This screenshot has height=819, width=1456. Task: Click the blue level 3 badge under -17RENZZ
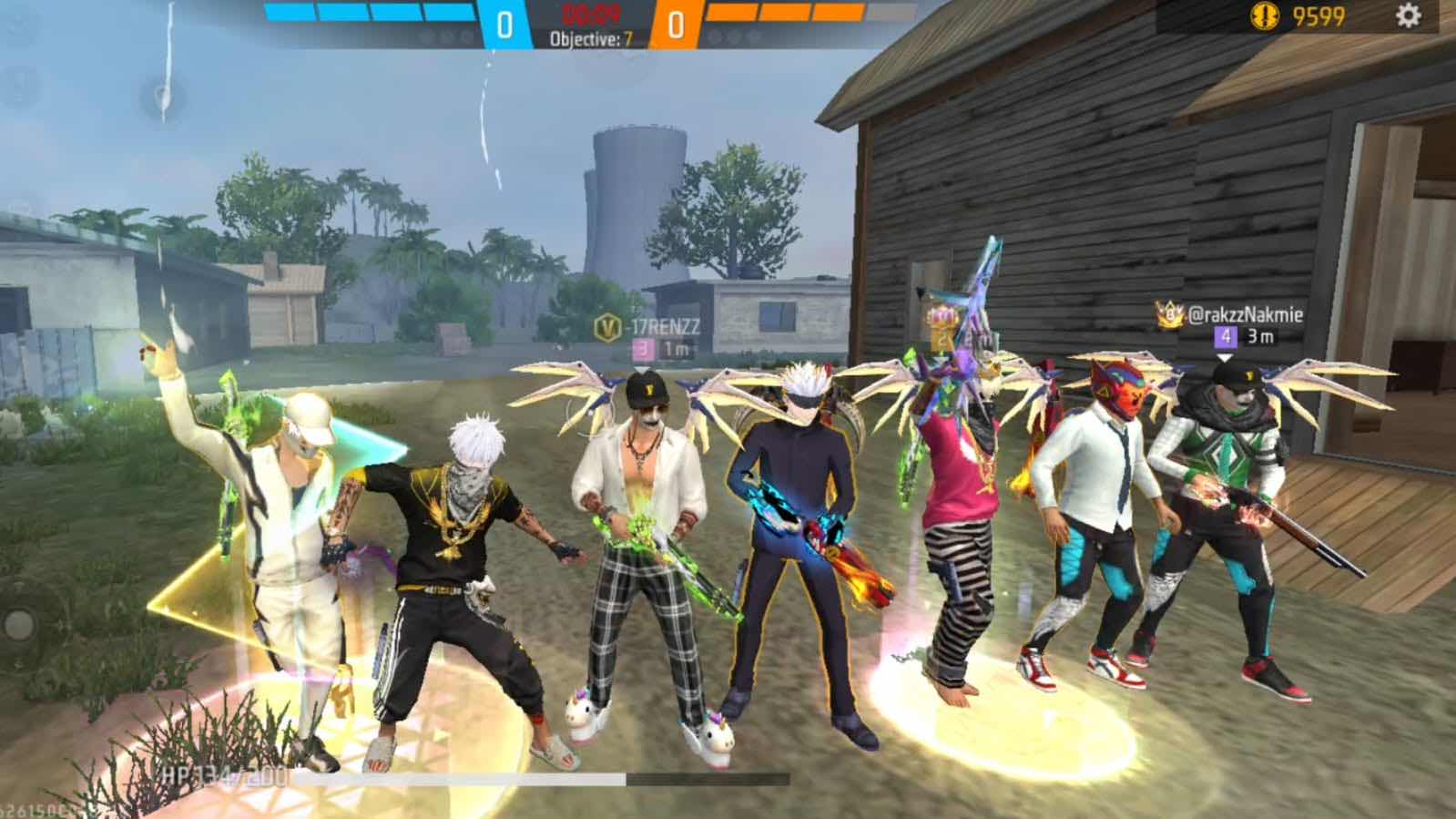coord(642,348)
